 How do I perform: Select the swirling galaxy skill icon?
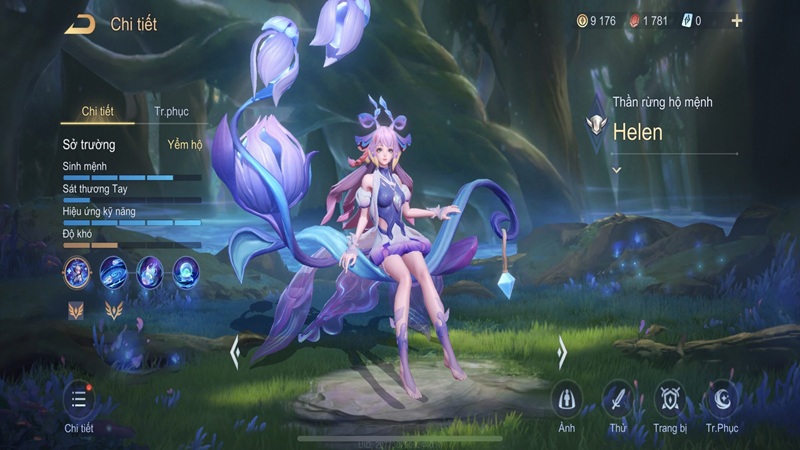tap(113, 270)
